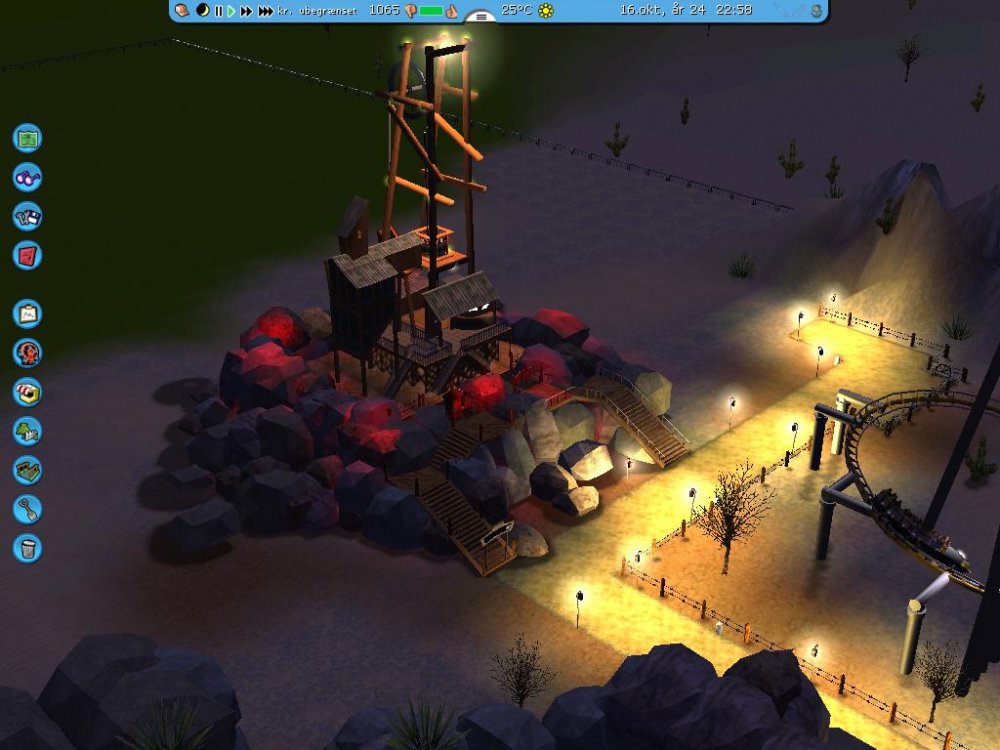The height and width of the screenshot is (750, 1000).
Task: Click the red door exit icon
Action: click(x=27, y=255)
